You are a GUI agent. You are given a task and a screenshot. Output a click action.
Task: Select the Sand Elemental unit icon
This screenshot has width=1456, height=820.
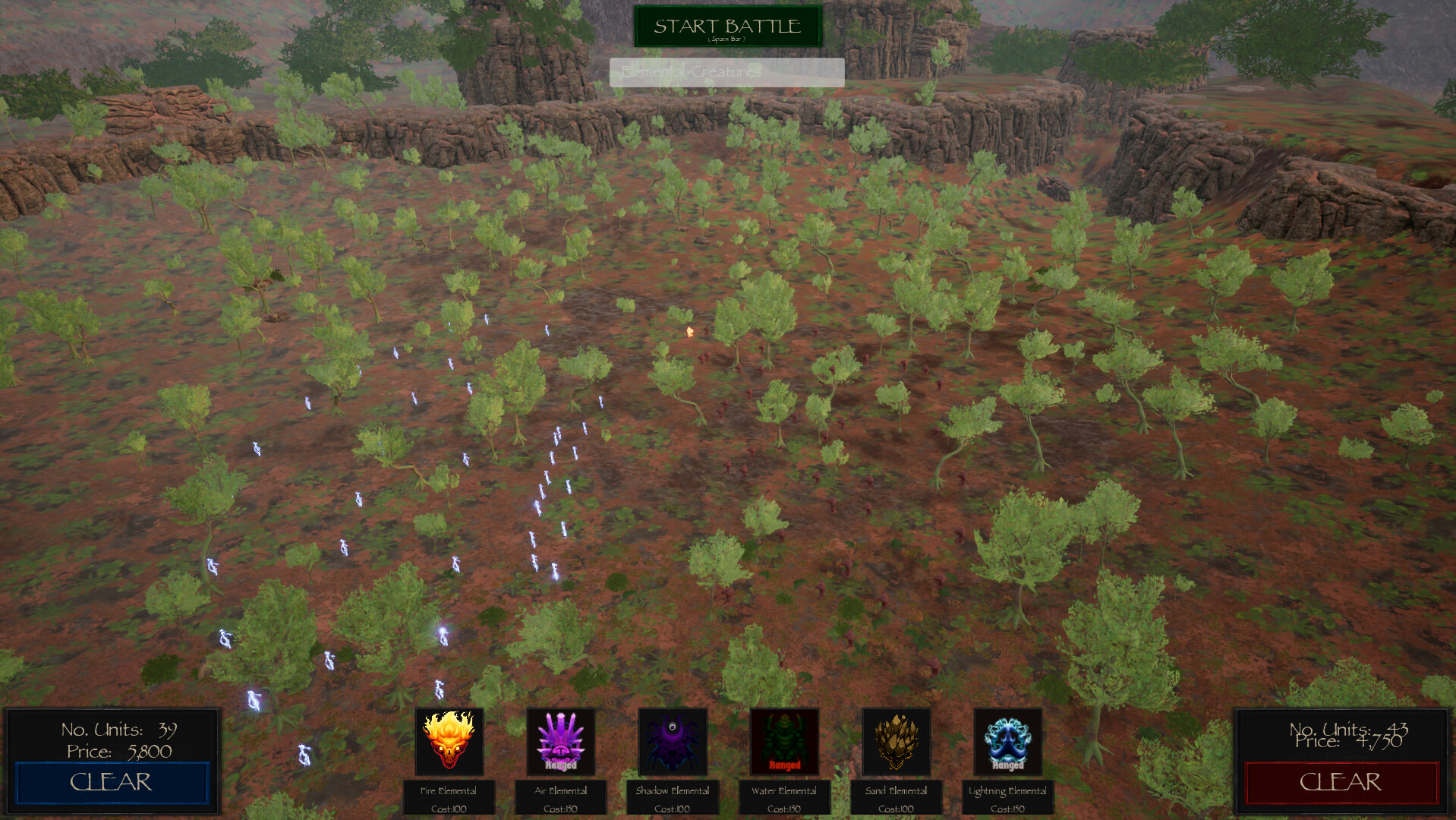897,742
